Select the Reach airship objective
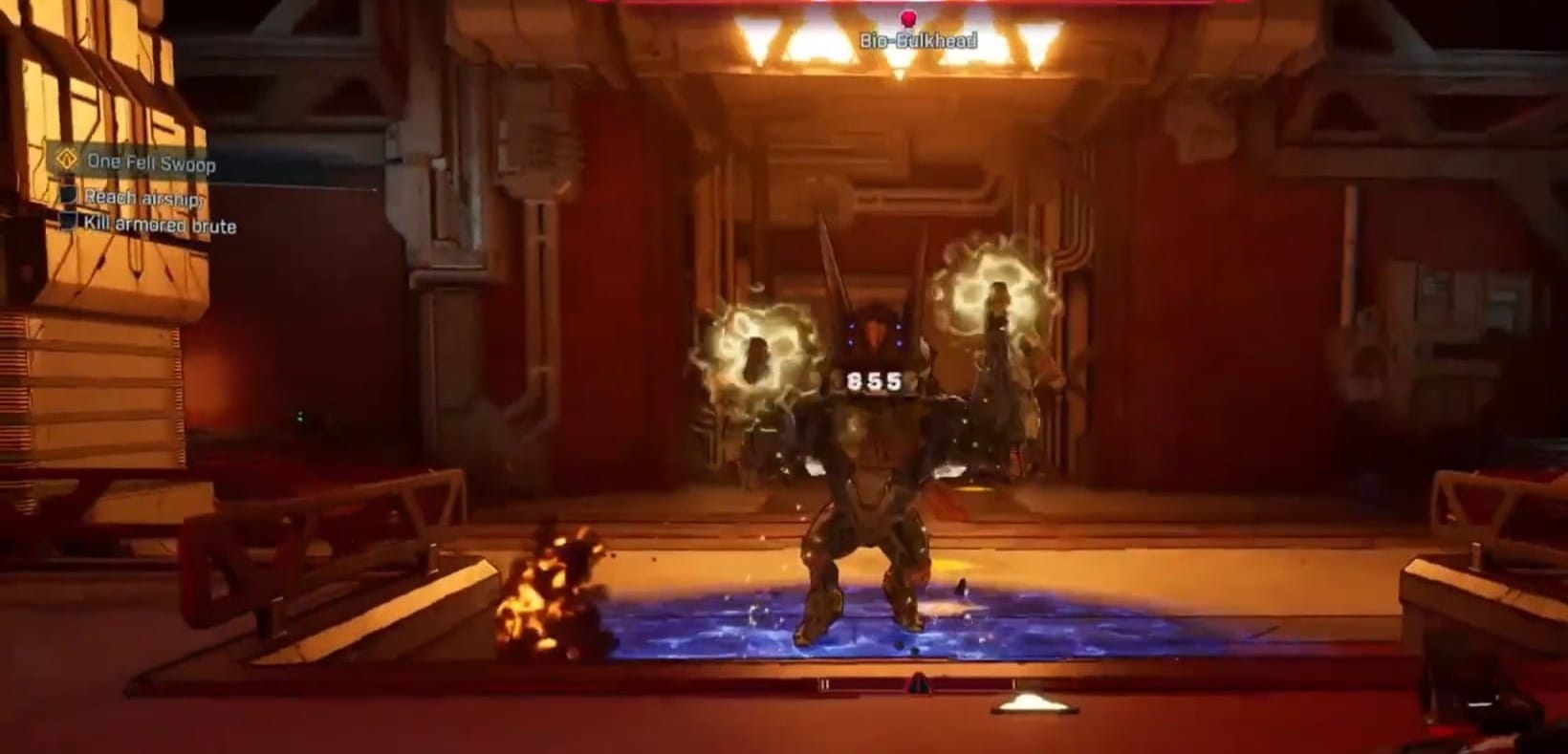Image resolution: width=1568 pixels, height=754 pixels. point(142,198)
